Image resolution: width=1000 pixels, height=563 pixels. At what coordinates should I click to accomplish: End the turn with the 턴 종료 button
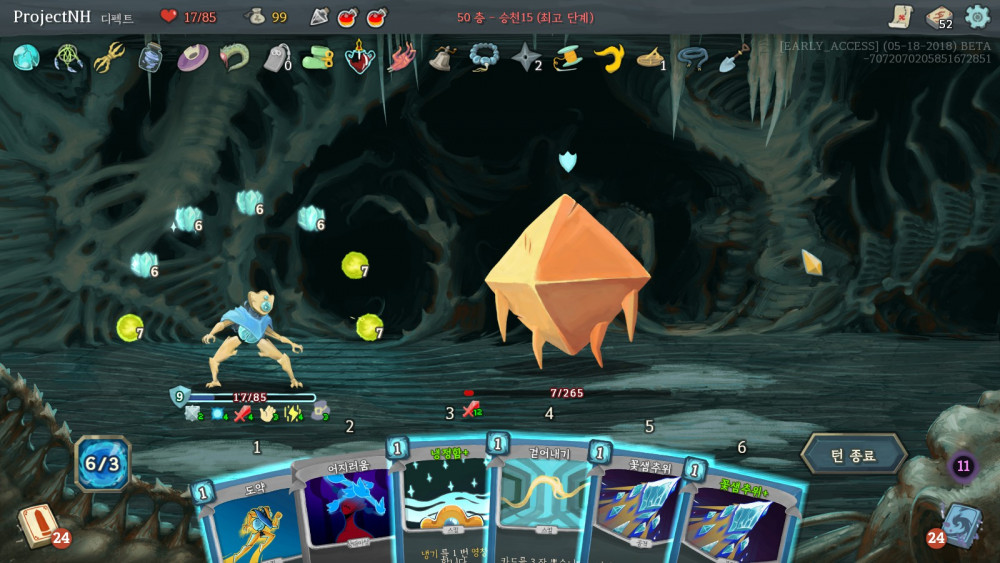pyautogui.click(x=852, y=456)
